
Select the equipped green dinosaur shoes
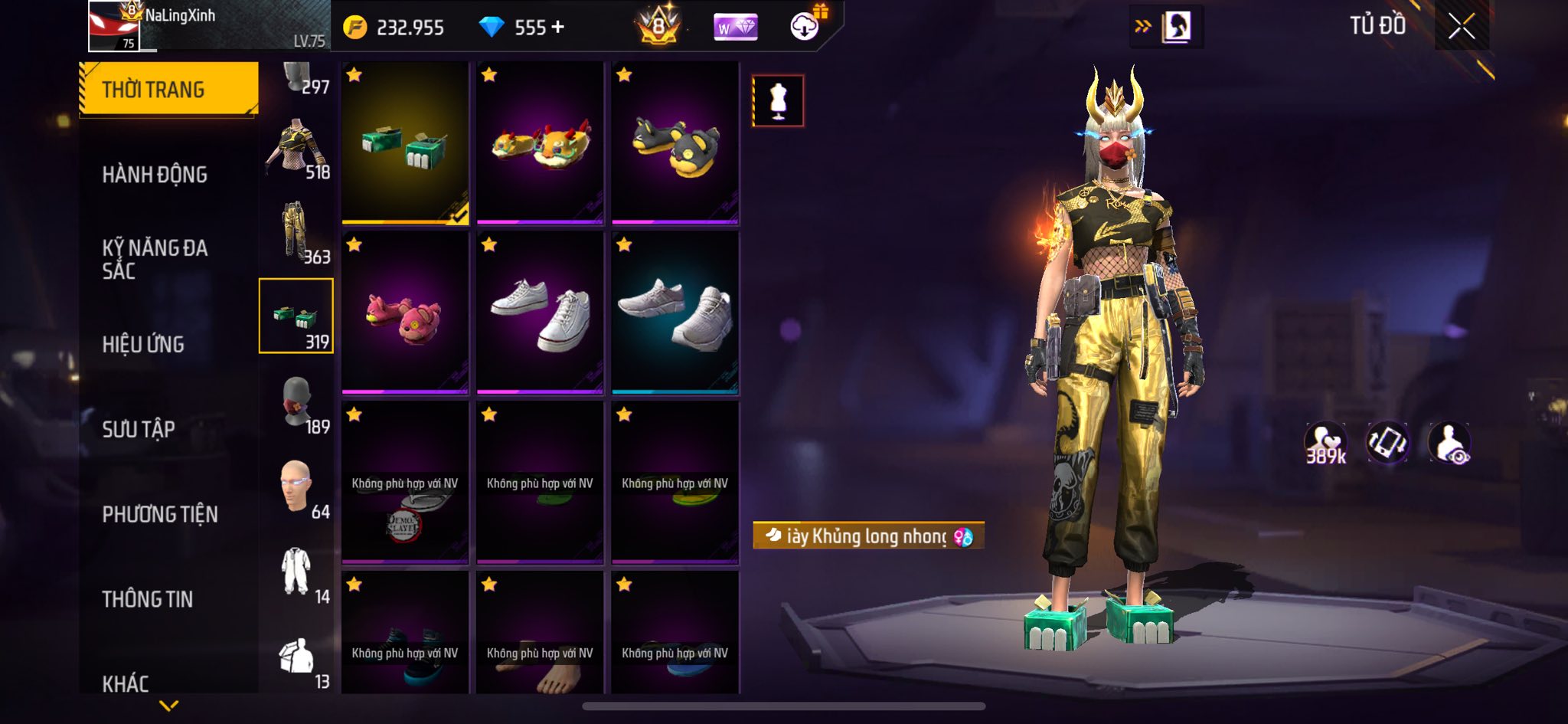point(405,143)
